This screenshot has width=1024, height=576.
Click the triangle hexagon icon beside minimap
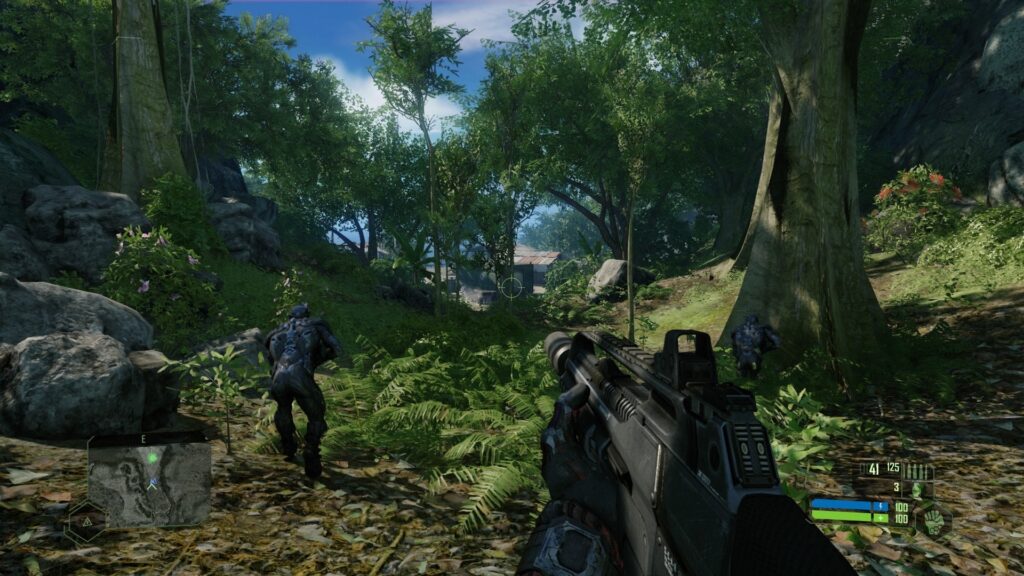tap(86, 521)
